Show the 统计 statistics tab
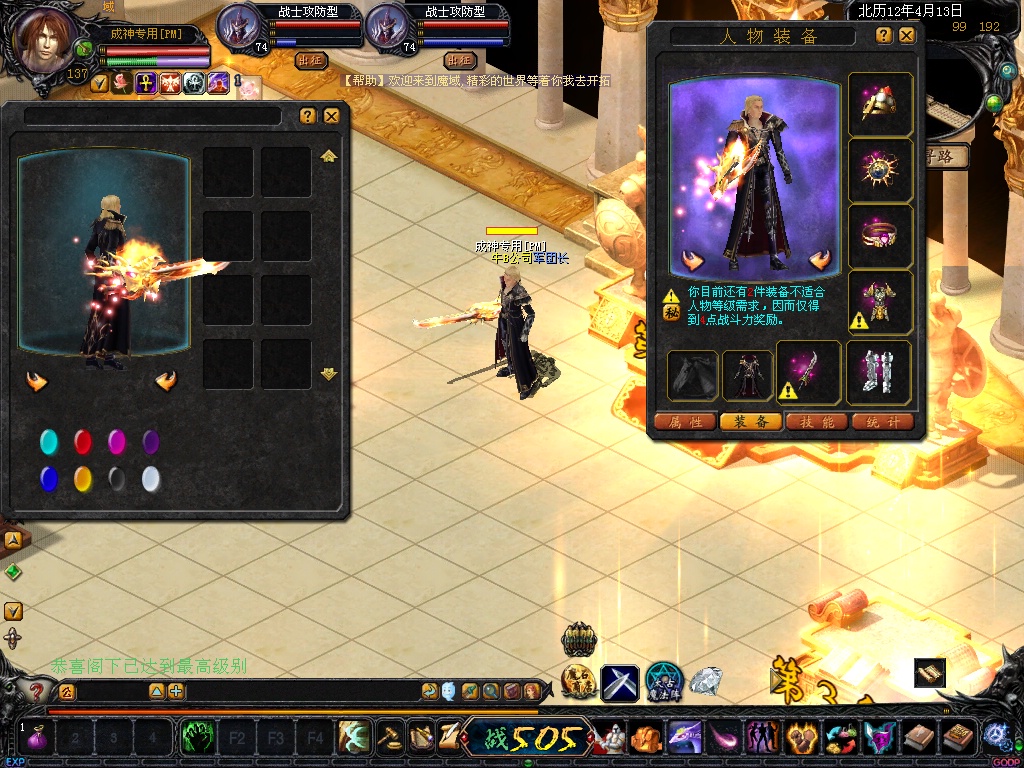This screenshot has width=1024, height=768. 883,422
